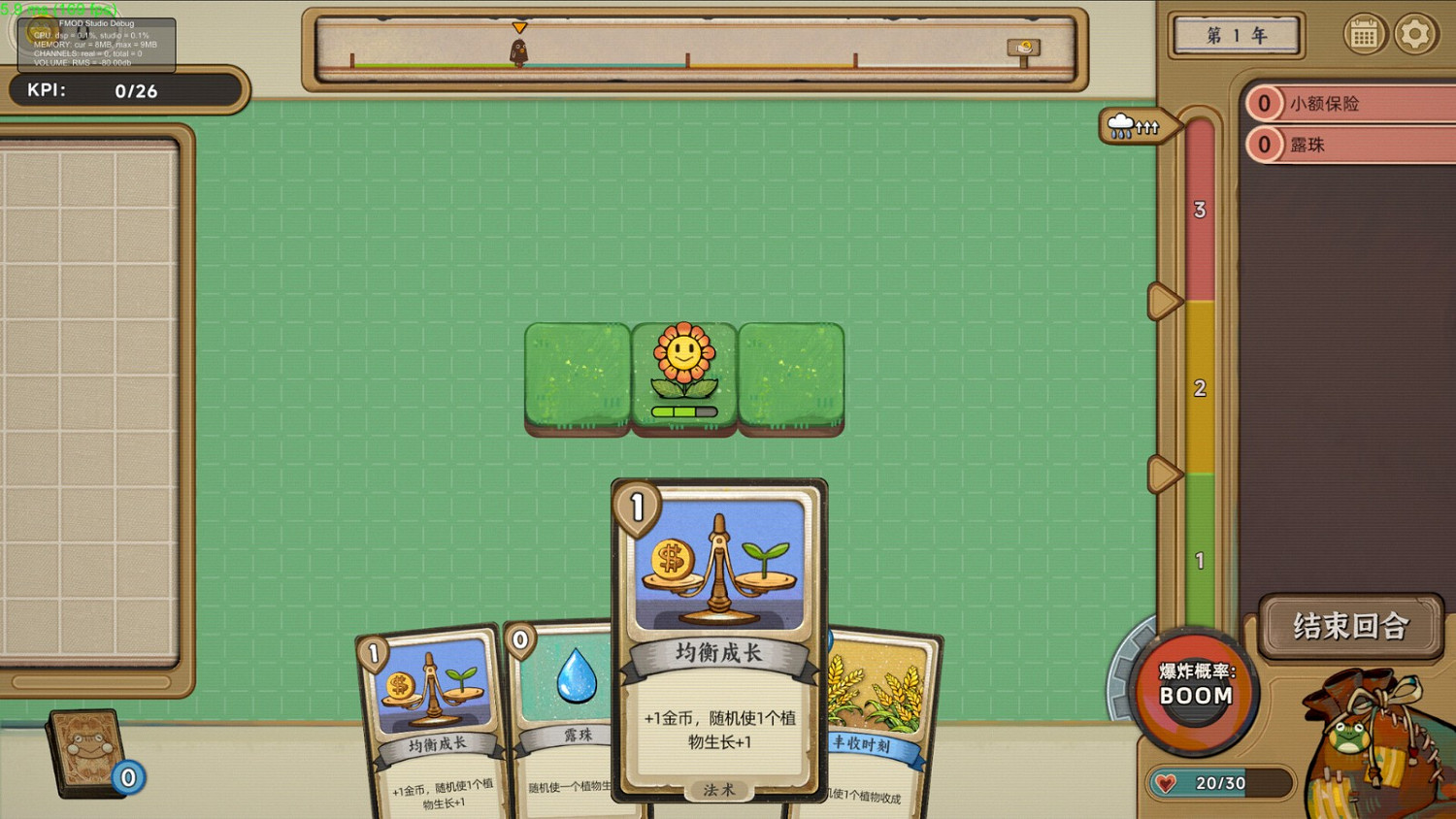The image size is (1456, 819).
Task: Open the calendar in the top-right corner
Action: tap(1367, 35)
